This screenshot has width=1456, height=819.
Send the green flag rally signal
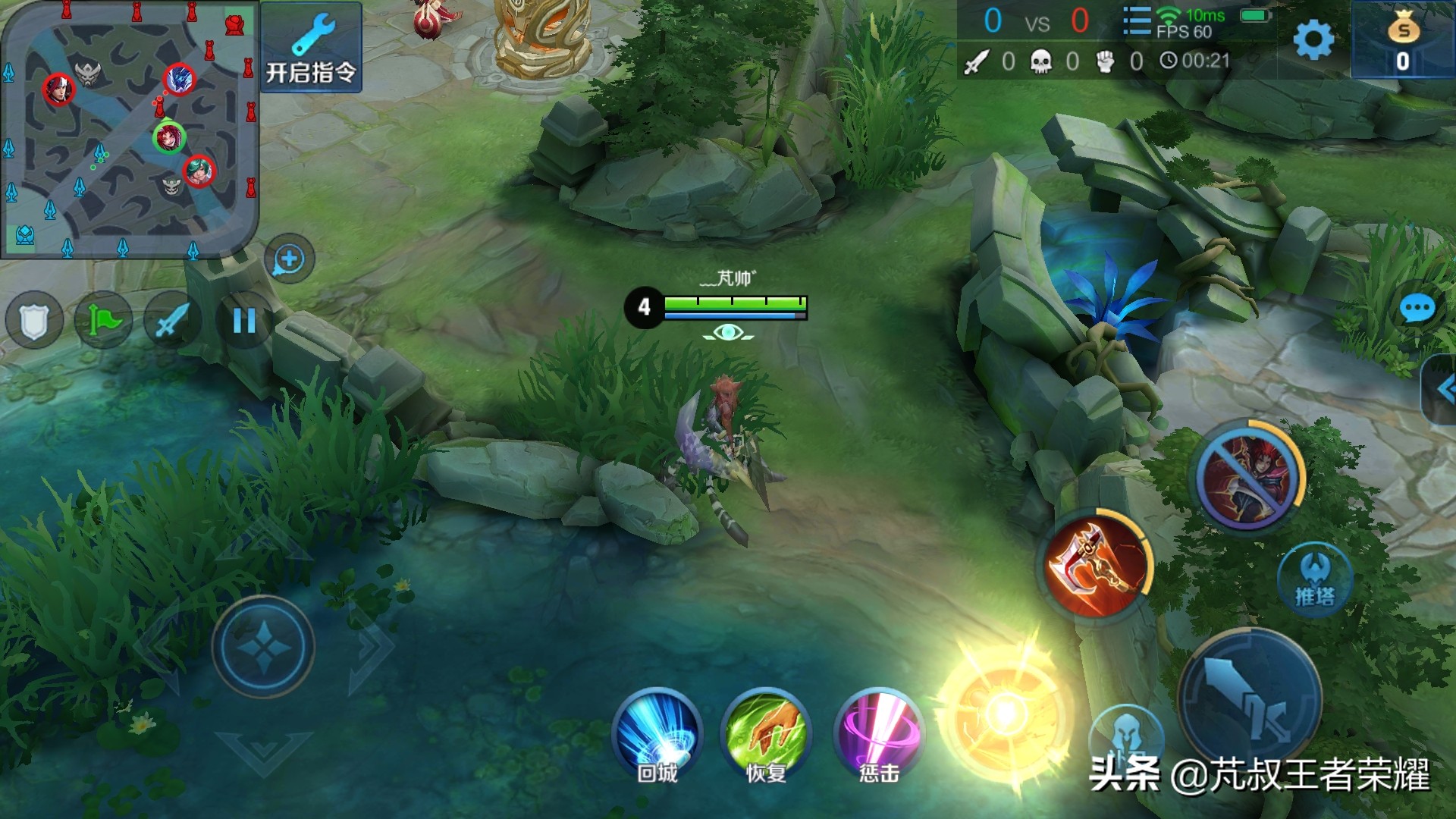pyautogui.click(x=103, y=321)
